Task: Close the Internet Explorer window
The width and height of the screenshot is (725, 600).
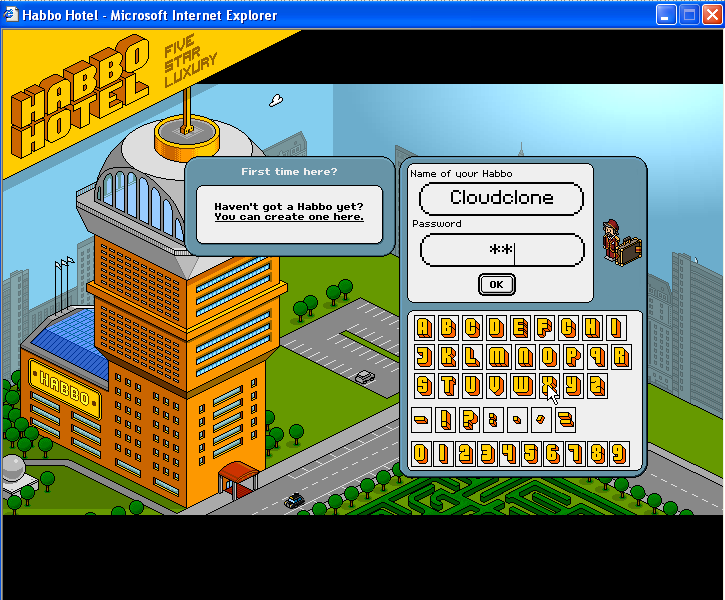Action: (712, 15)
